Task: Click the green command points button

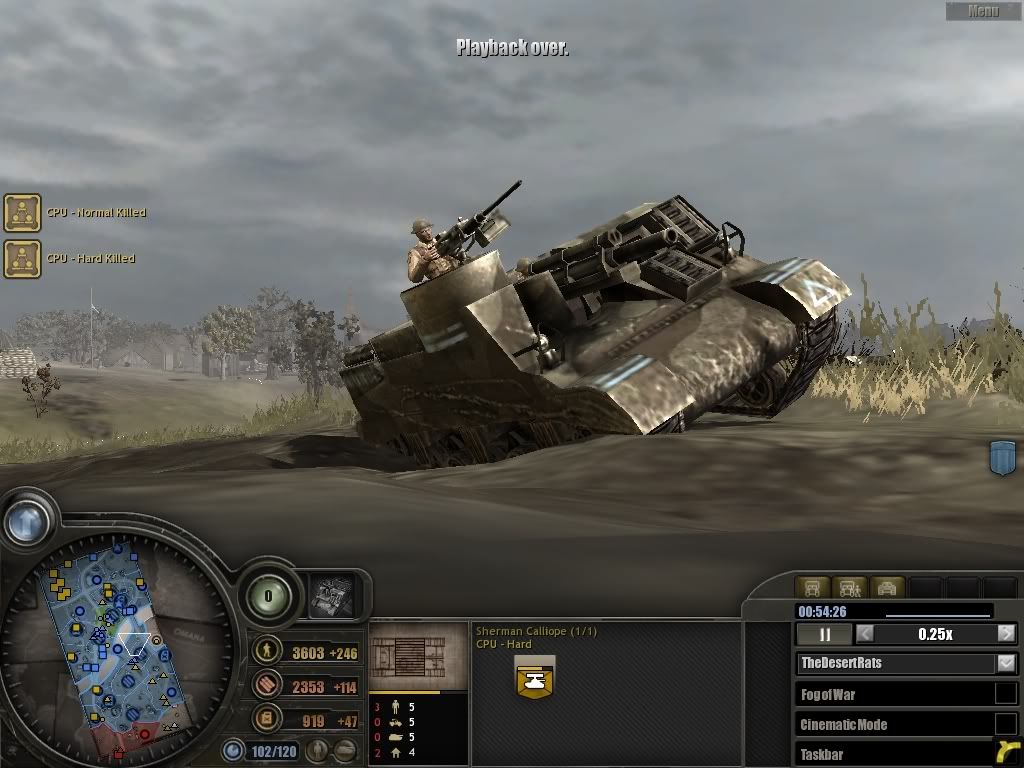Action: point(268,597)
